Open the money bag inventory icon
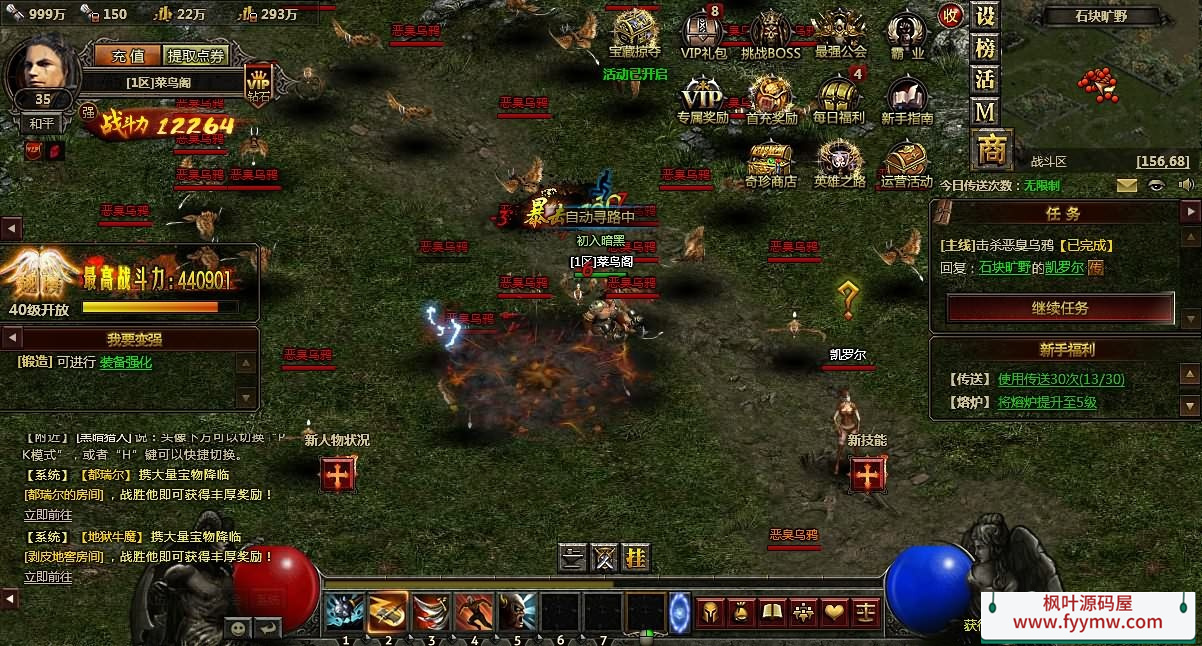The width and height of the screenshot is (1202, 646). (741, 612)
